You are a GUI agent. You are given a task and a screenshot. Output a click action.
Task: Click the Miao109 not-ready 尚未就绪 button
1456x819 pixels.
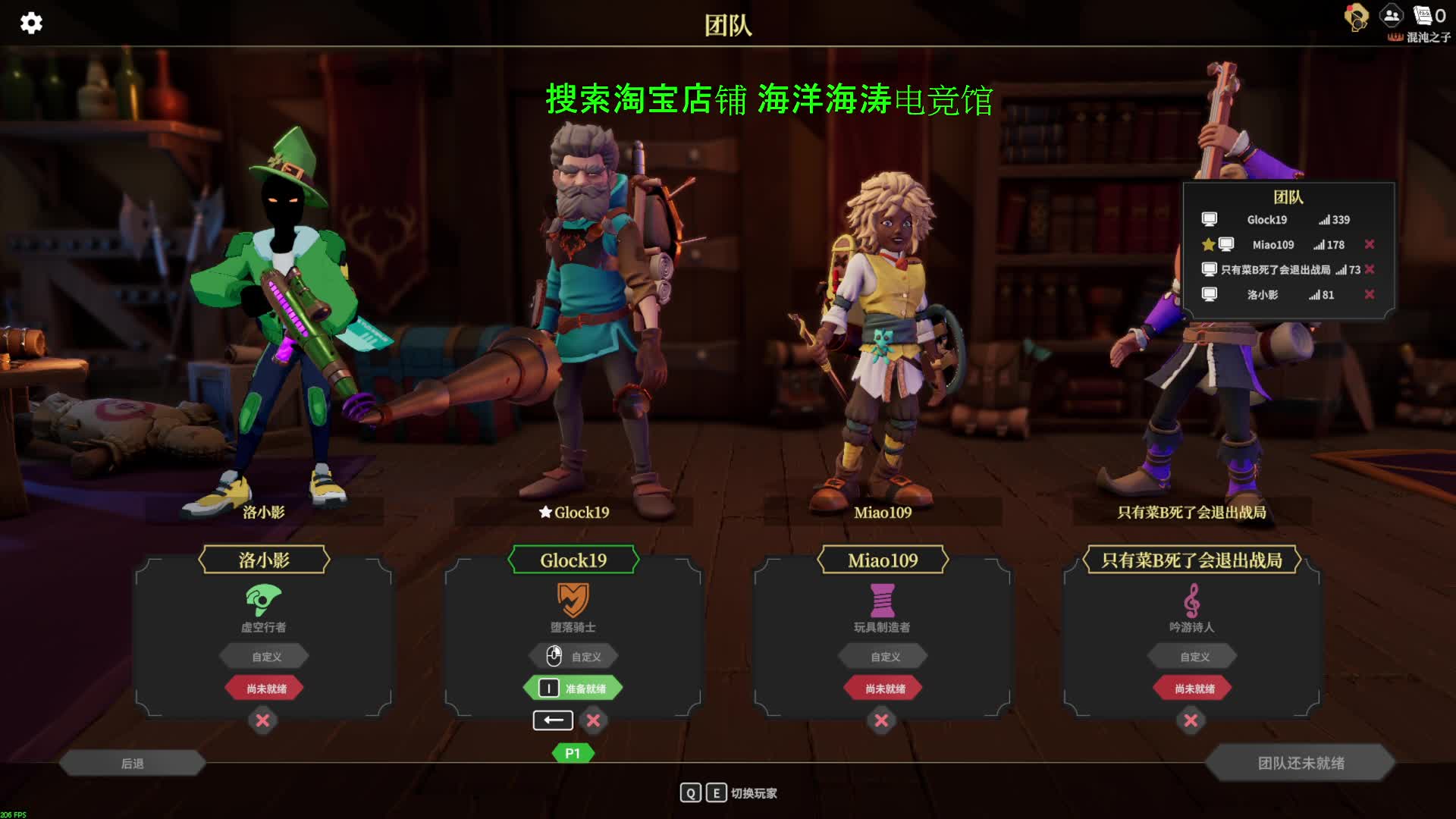[x=884, y=689]
